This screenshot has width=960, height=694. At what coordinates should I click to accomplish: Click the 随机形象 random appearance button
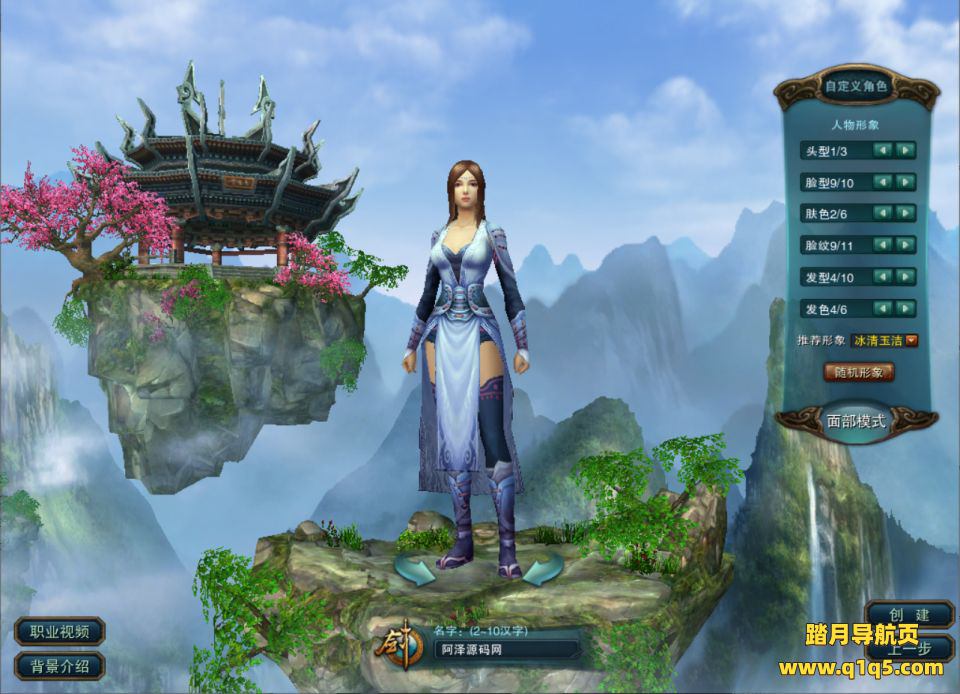point(858,372)
